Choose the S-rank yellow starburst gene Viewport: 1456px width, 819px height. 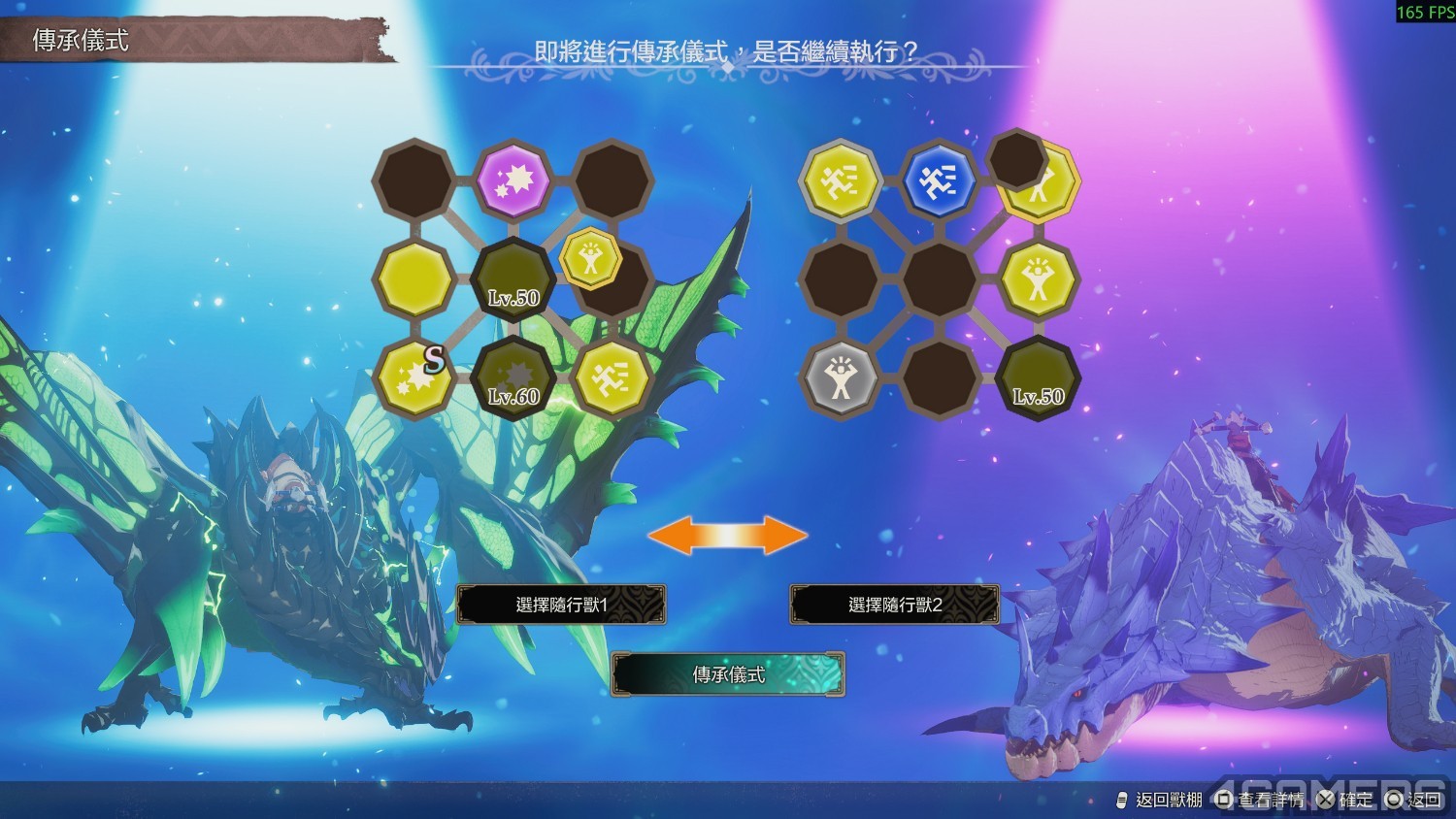tap(414, 377)
